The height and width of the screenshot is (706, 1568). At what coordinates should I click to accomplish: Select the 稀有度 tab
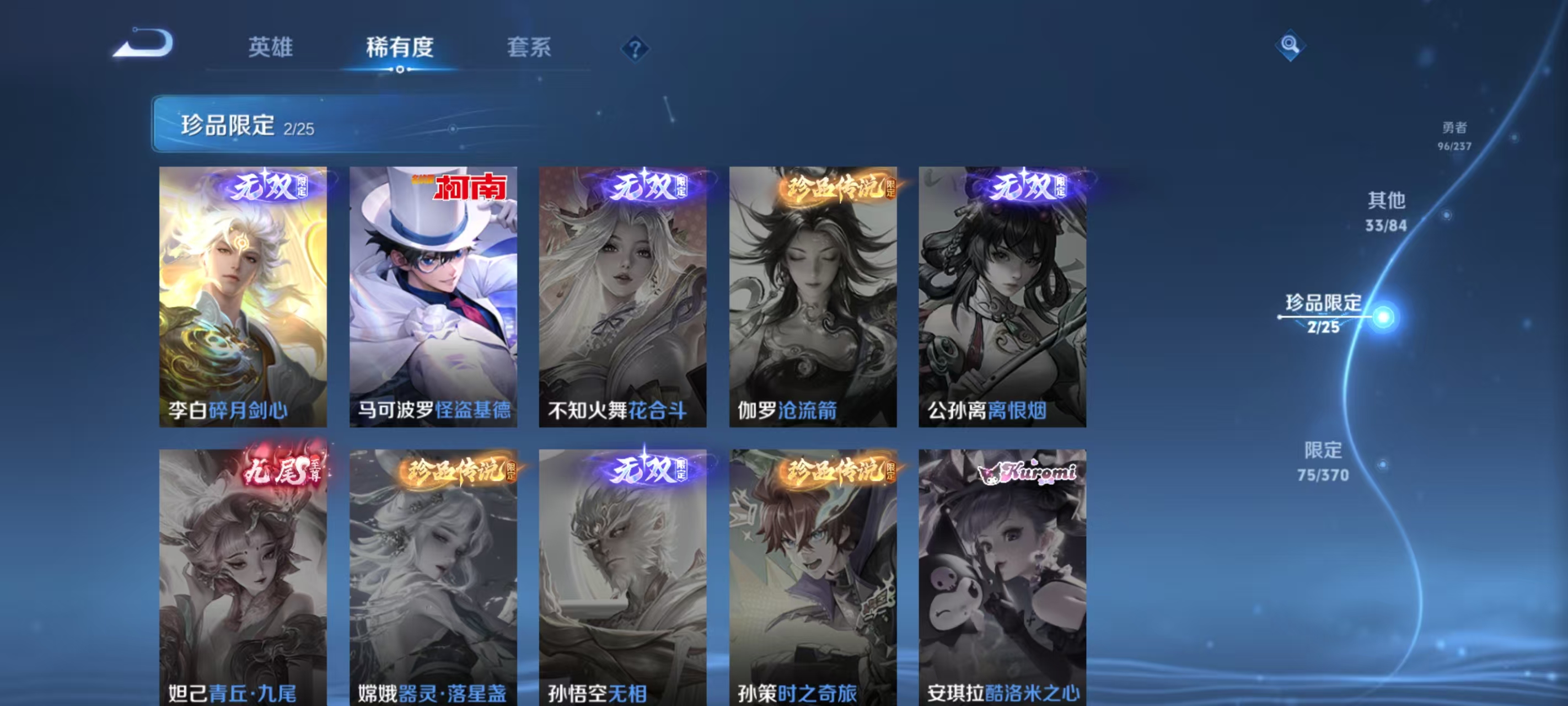[x=399, y=49]
